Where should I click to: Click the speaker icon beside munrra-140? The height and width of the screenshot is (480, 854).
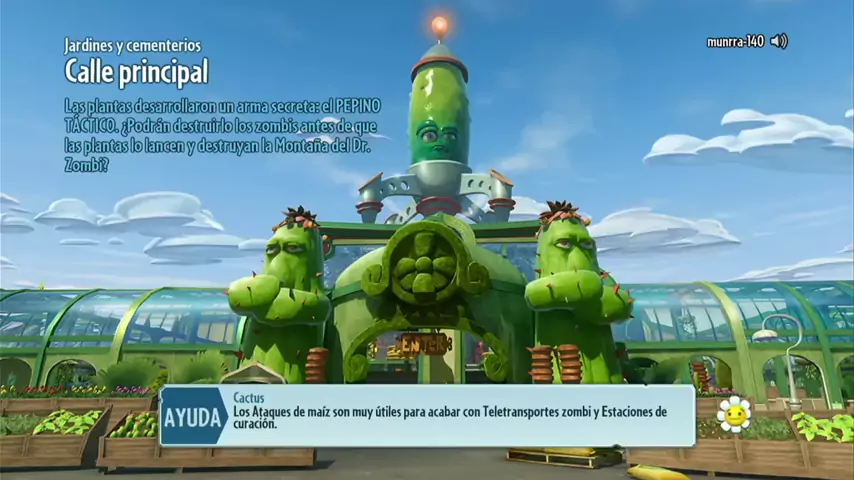point(779,41)
